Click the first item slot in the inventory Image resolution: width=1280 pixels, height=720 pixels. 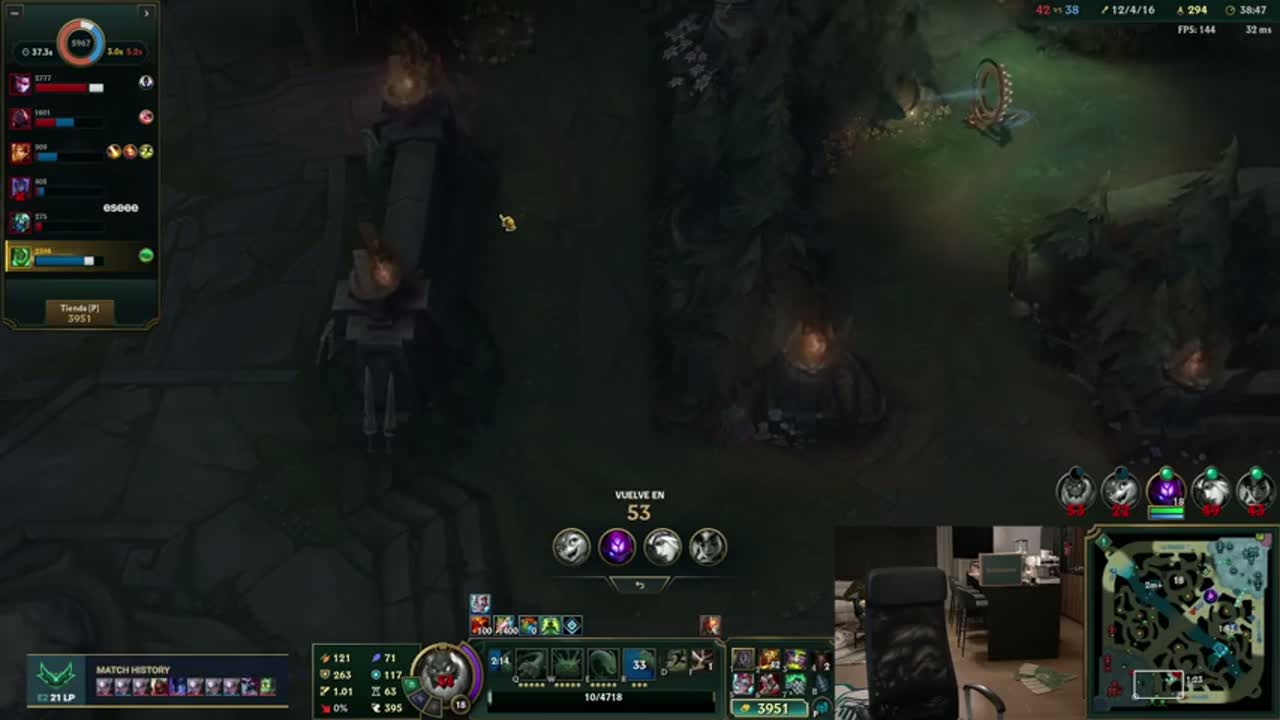coord(743,660)
